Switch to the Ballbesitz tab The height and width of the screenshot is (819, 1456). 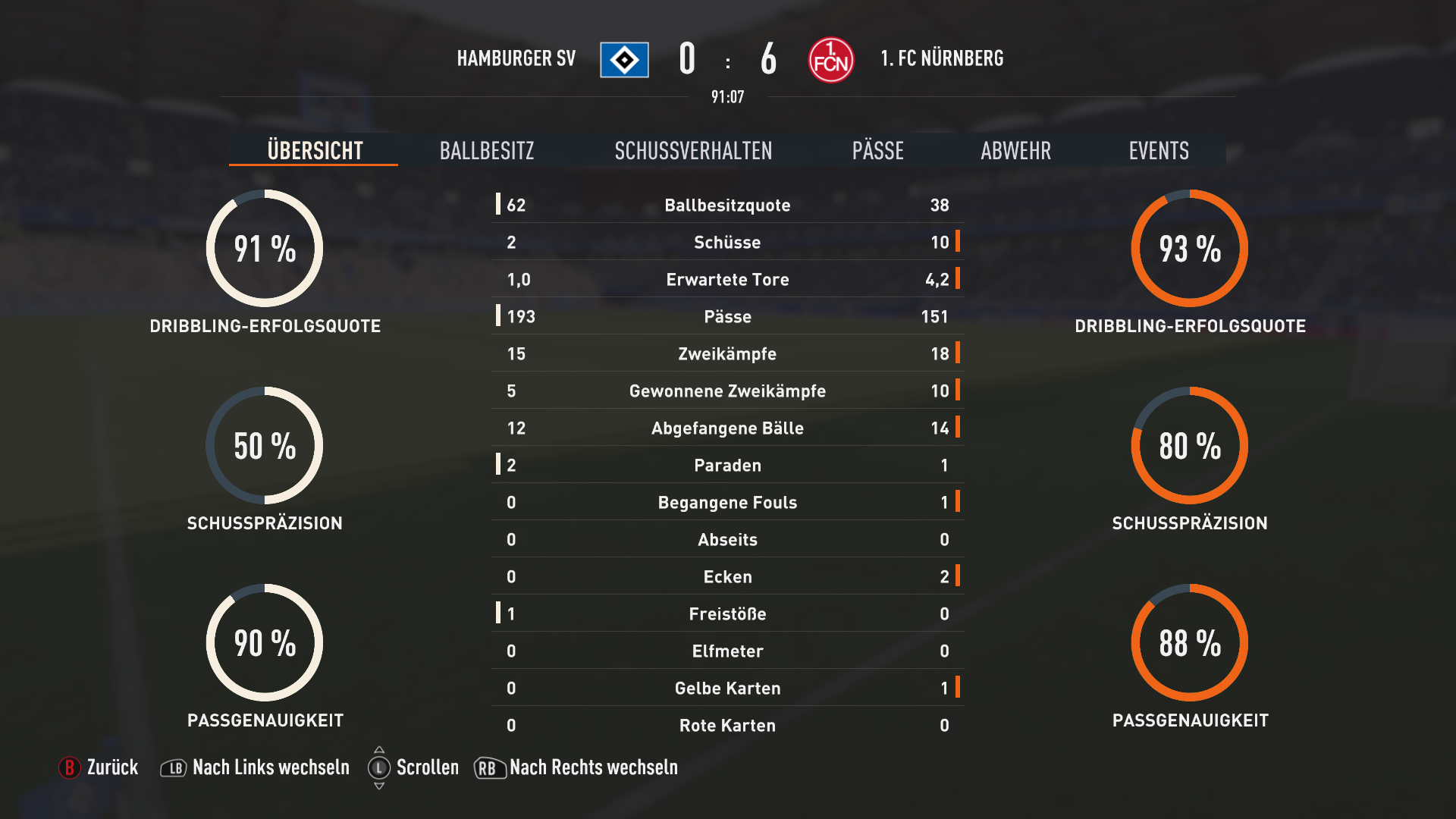[x=487, y=150]
